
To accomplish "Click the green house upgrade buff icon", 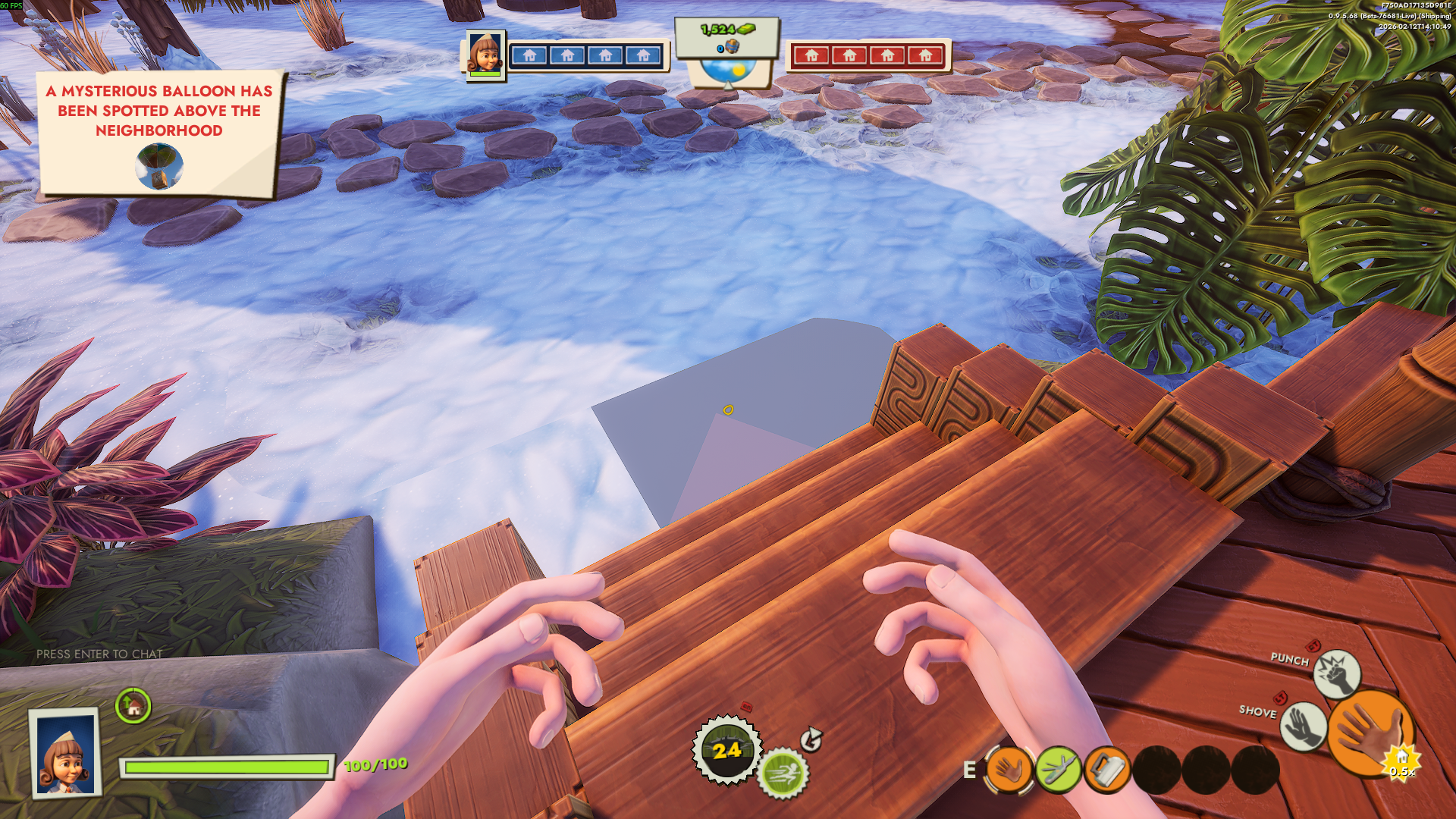I will (133, 707).
